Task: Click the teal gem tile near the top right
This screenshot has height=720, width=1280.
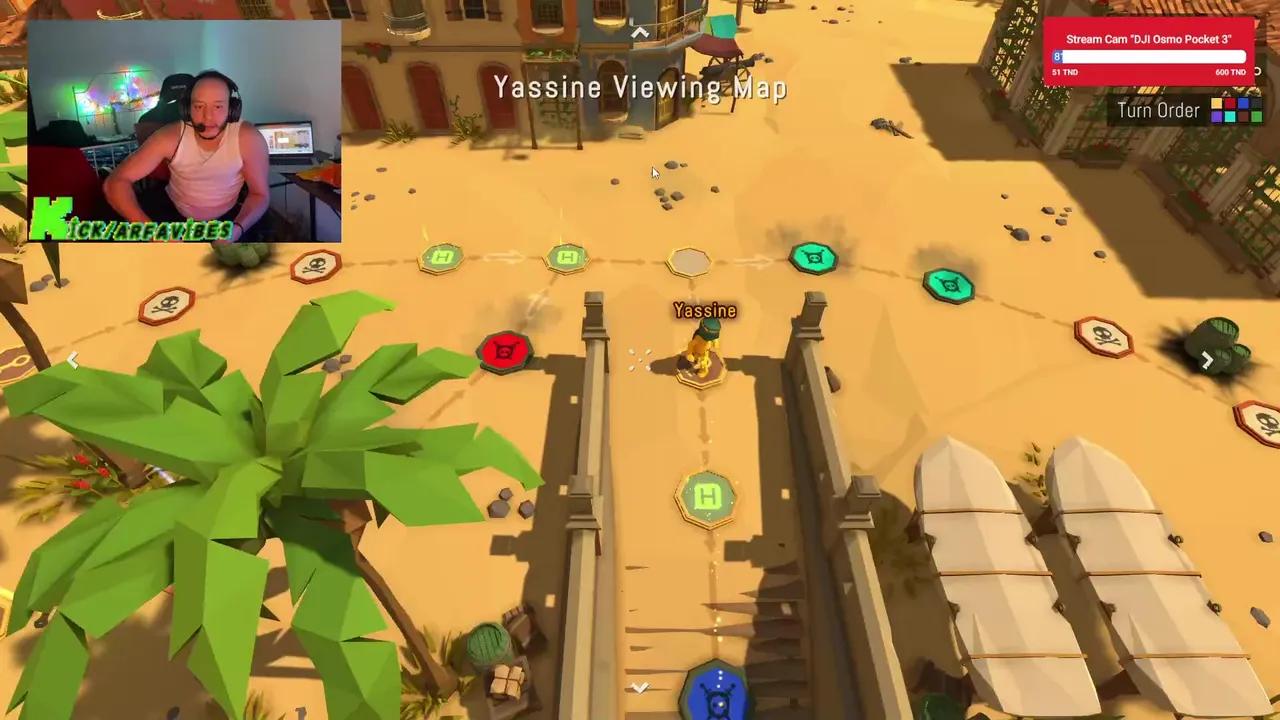Action: (x=948, y=287)
